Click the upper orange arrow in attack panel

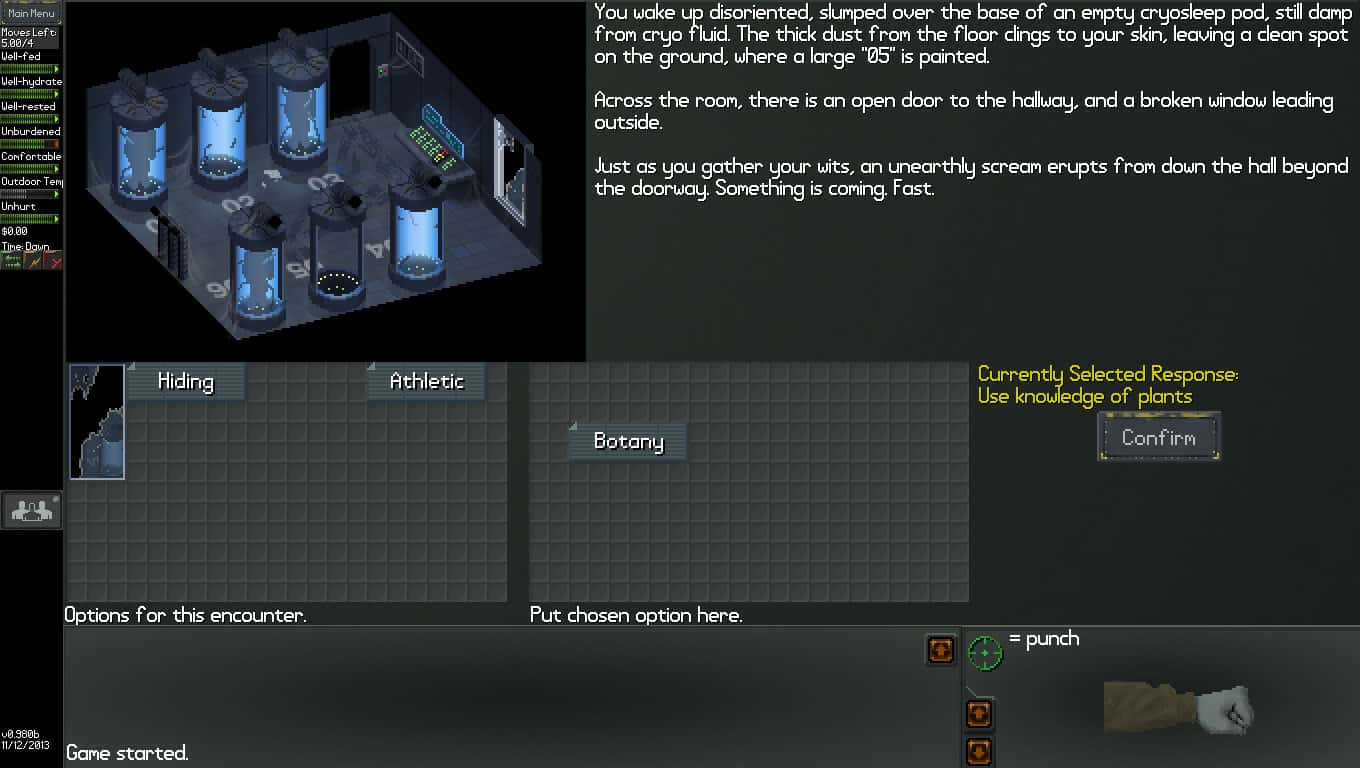pyautogui.click(x=978, y=714)
